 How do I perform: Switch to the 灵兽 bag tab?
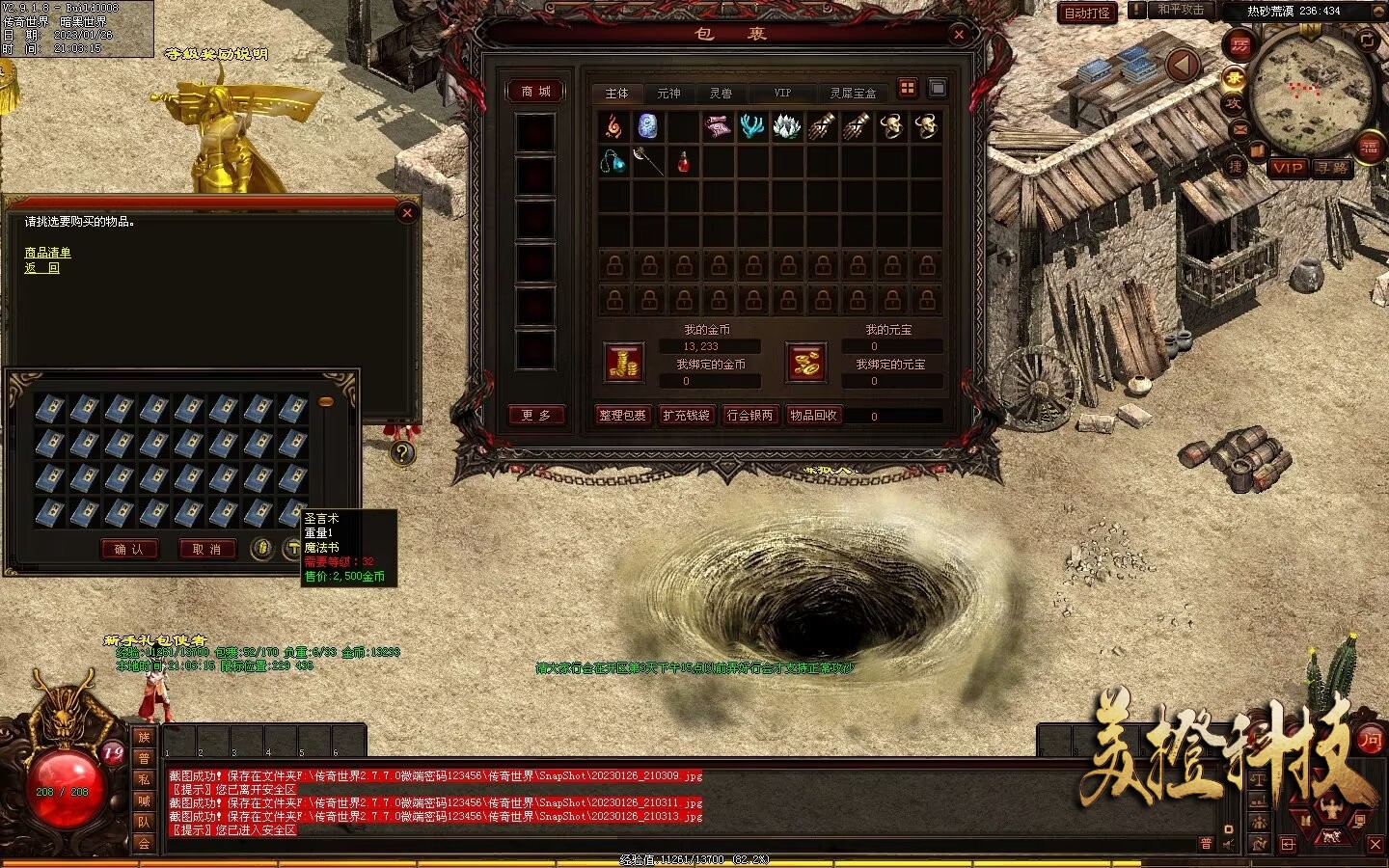[721, 94]
